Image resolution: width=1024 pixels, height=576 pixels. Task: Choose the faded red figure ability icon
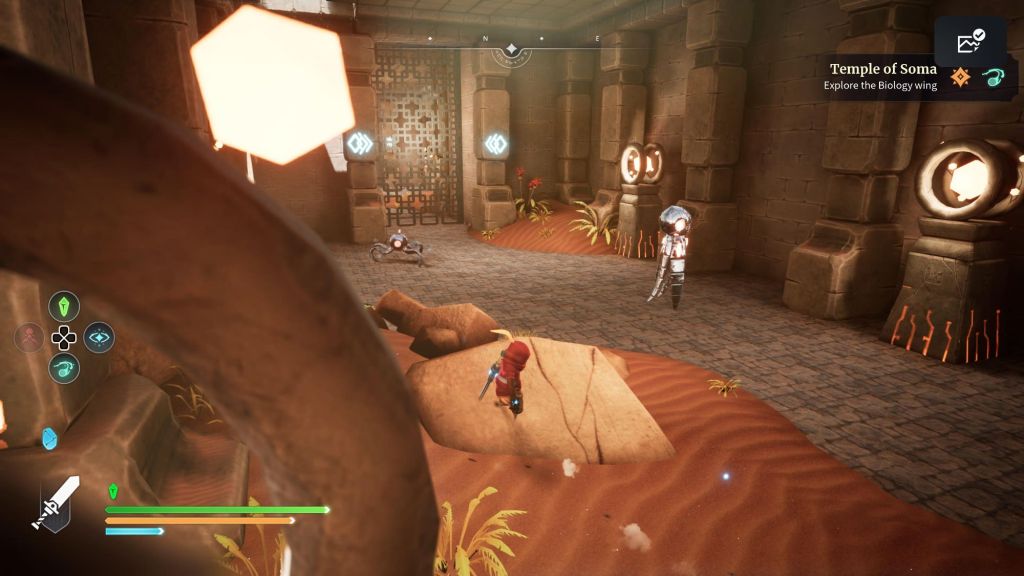pyautogui.click(x=29, y=337)
